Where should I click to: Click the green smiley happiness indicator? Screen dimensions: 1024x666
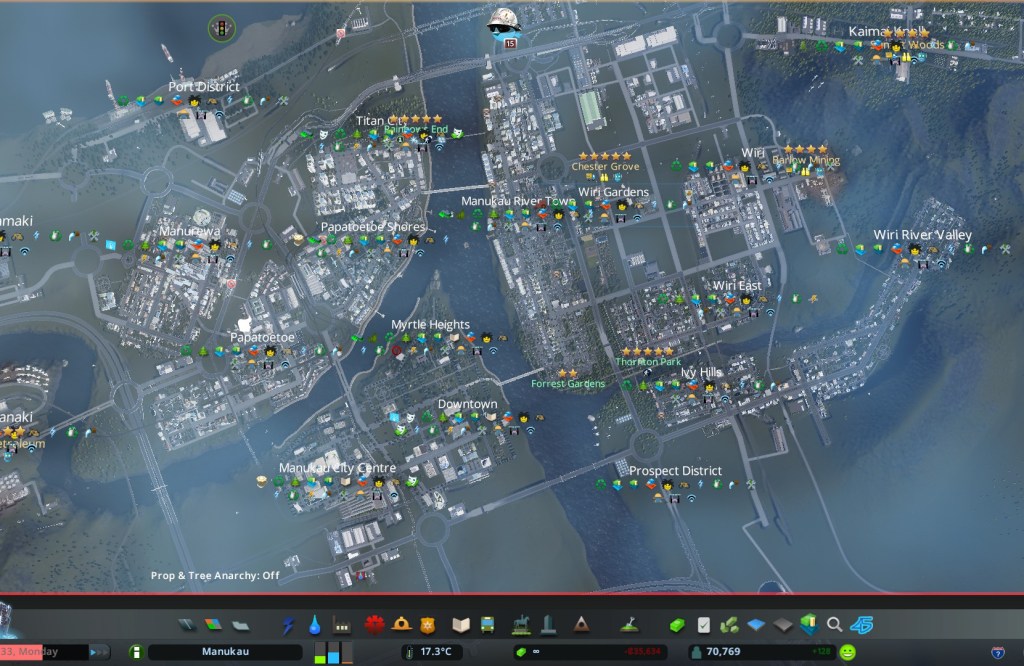pyautogui.click(x=848, y=652)
